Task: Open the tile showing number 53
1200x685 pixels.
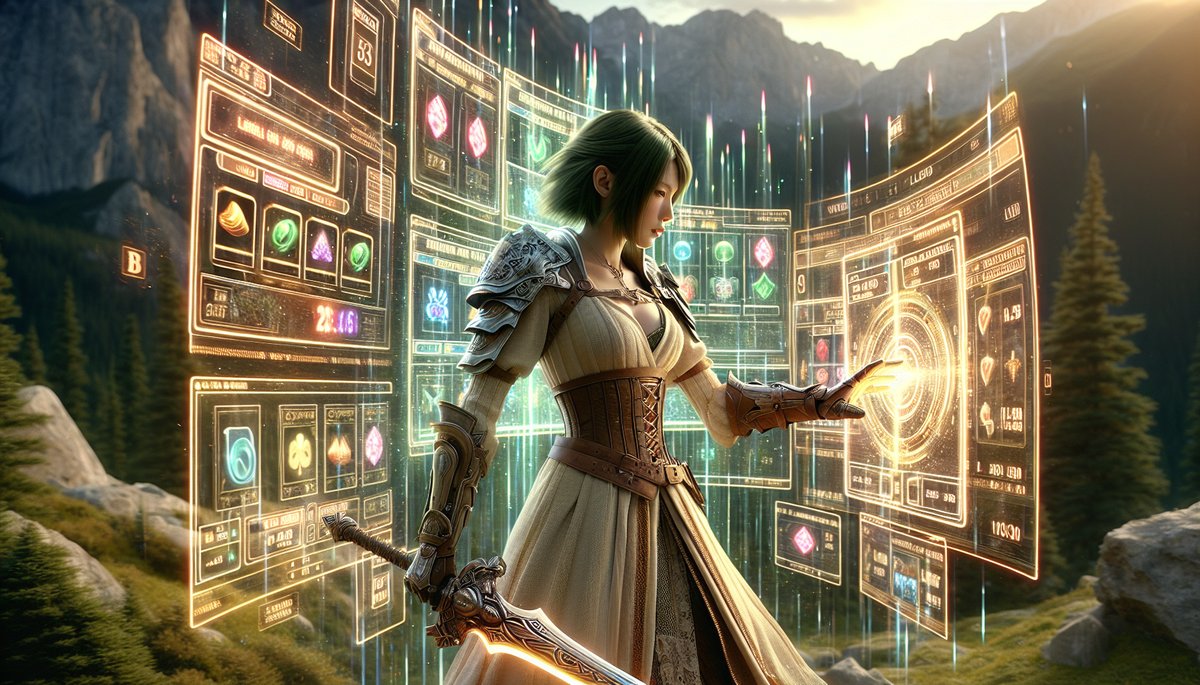Action: point(363,50)
